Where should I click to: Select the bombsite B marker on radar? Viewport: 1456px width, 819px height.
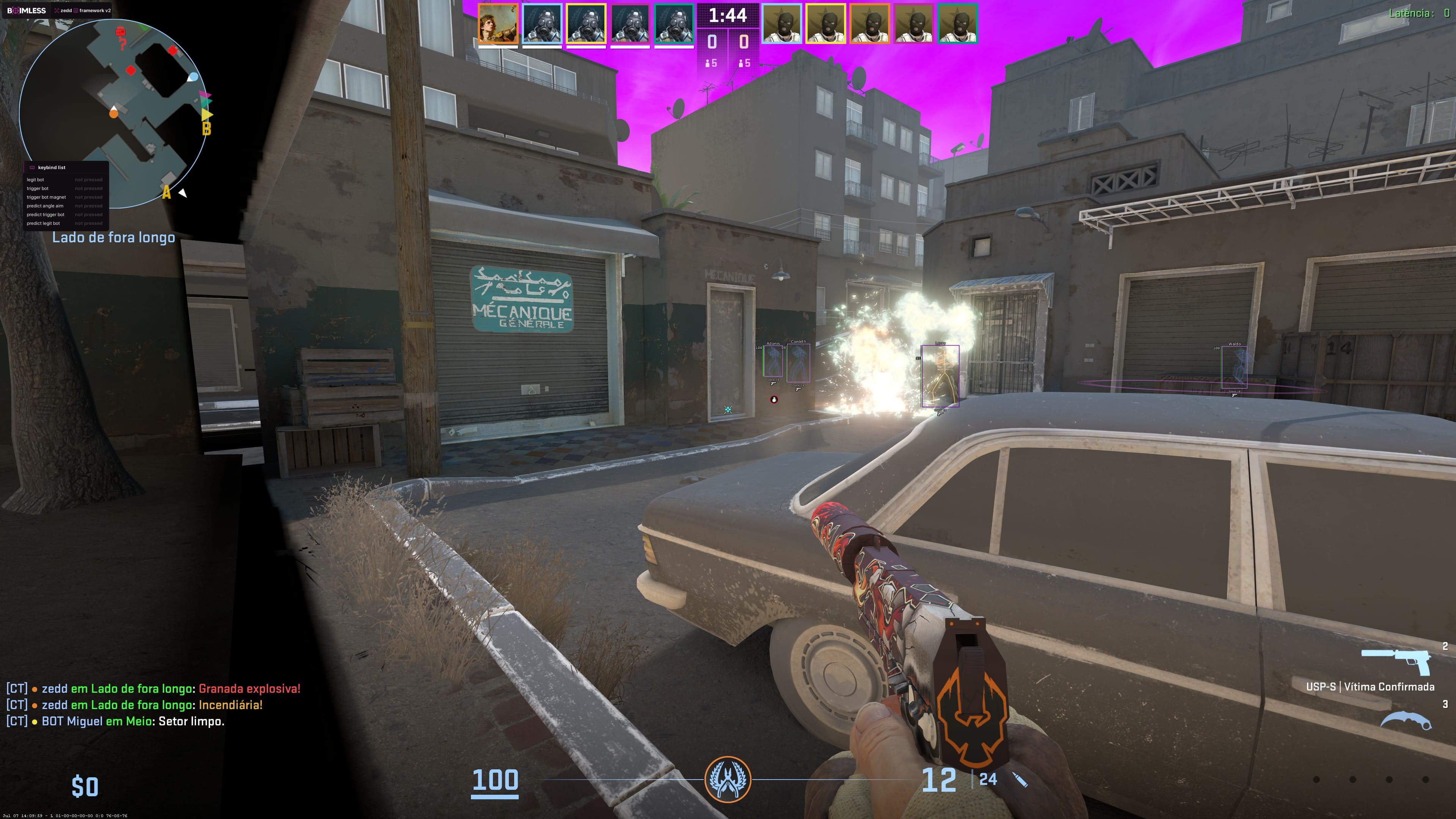tap(206, 129)
